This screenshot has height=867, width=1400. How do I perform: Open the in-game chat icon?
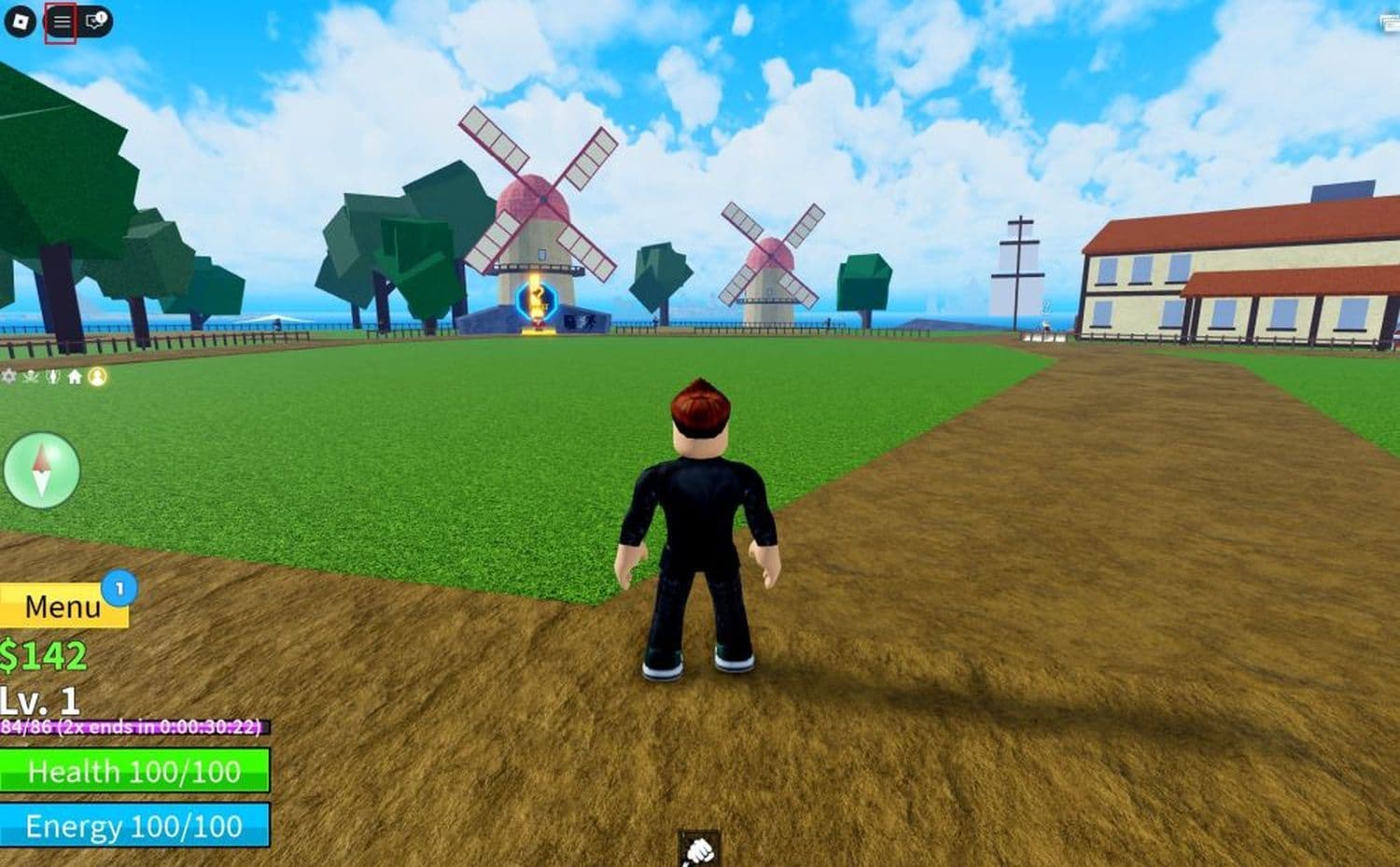tap(92, 21)
